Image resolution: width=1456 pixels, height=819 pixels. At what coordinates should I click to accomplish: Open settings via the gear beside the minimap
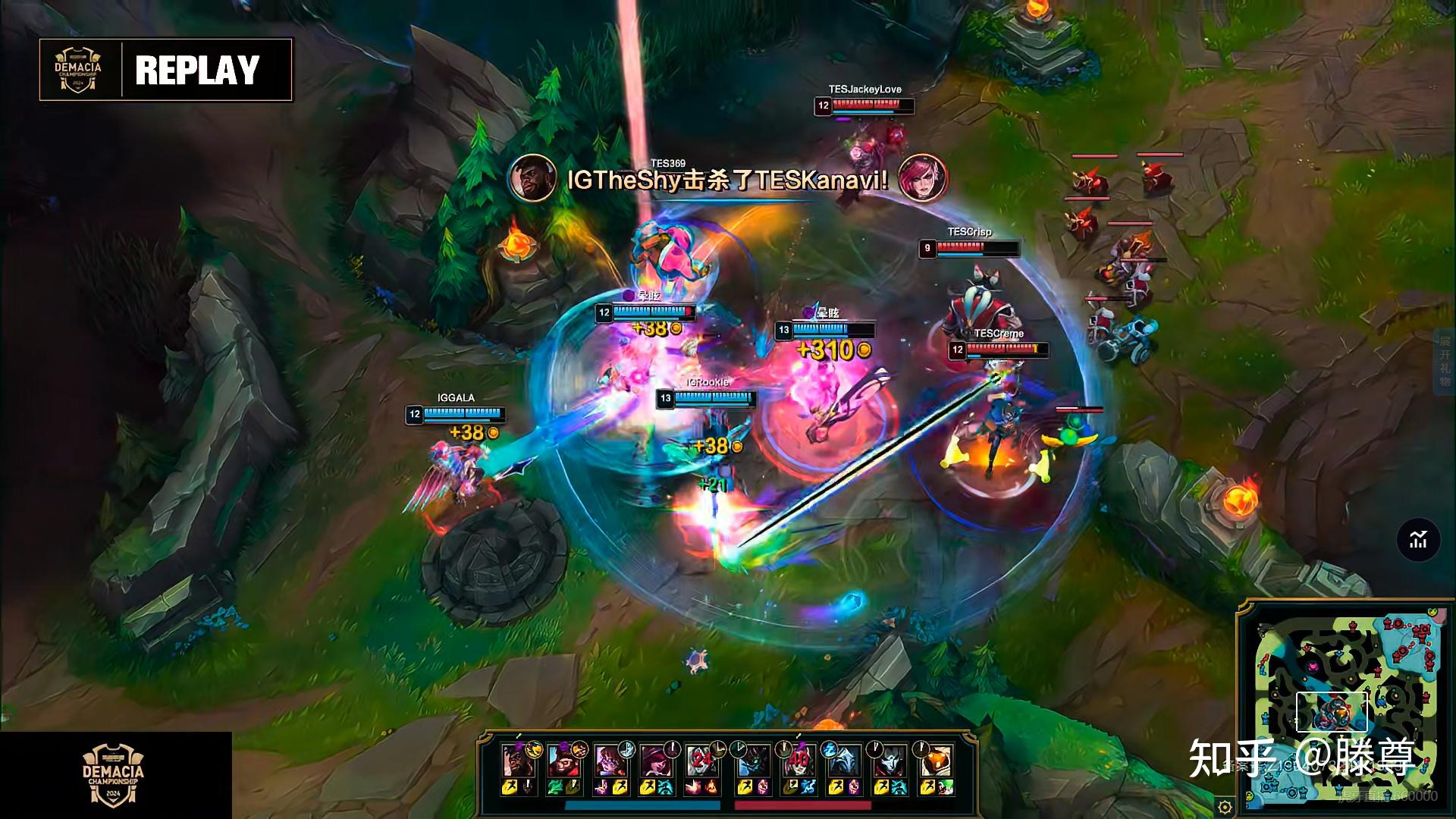(1225, 806)
